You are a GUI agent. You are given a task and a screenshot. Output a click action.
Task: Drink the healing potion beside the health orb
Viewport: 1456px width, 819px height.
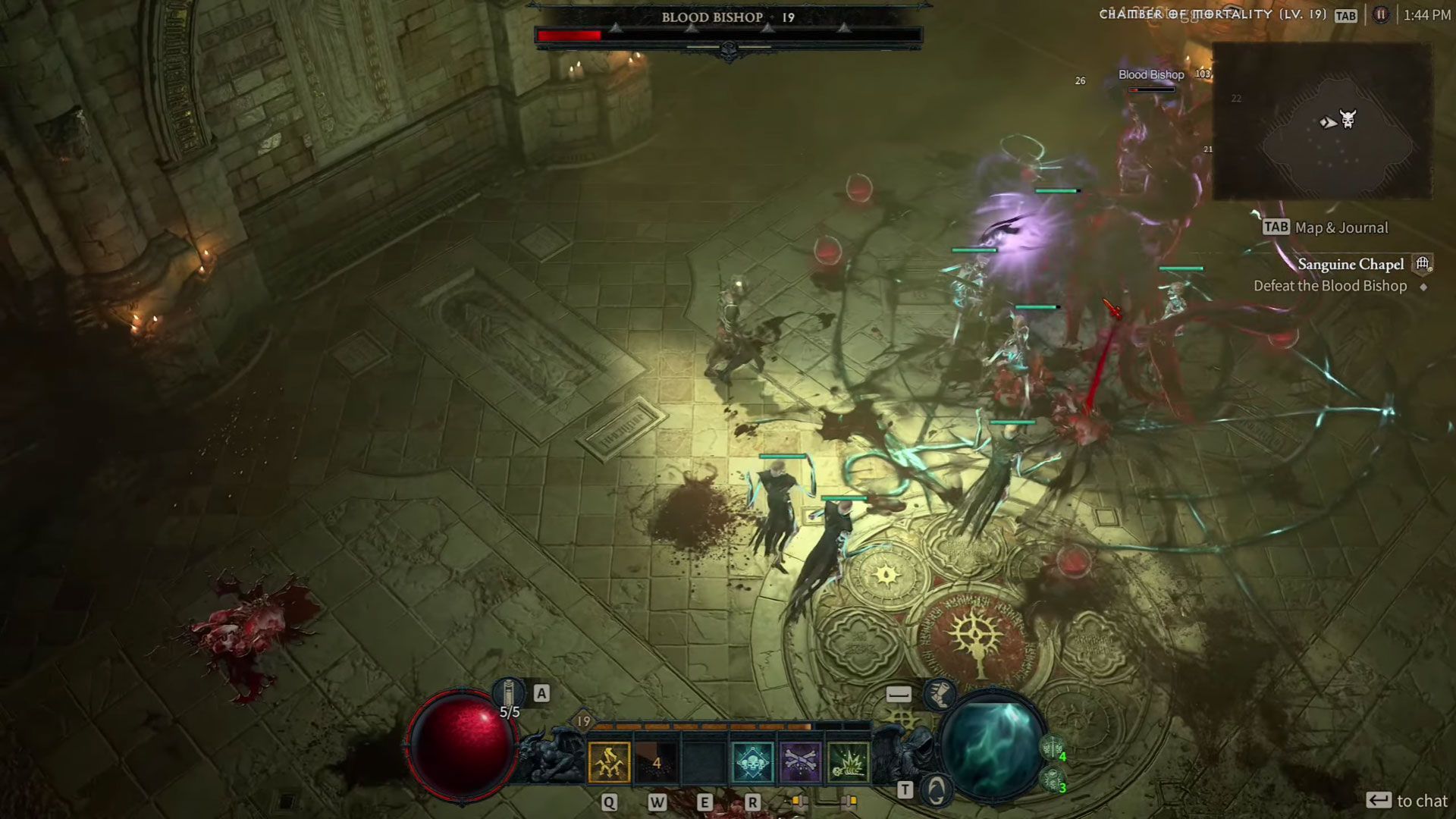(x=509, y=694)
